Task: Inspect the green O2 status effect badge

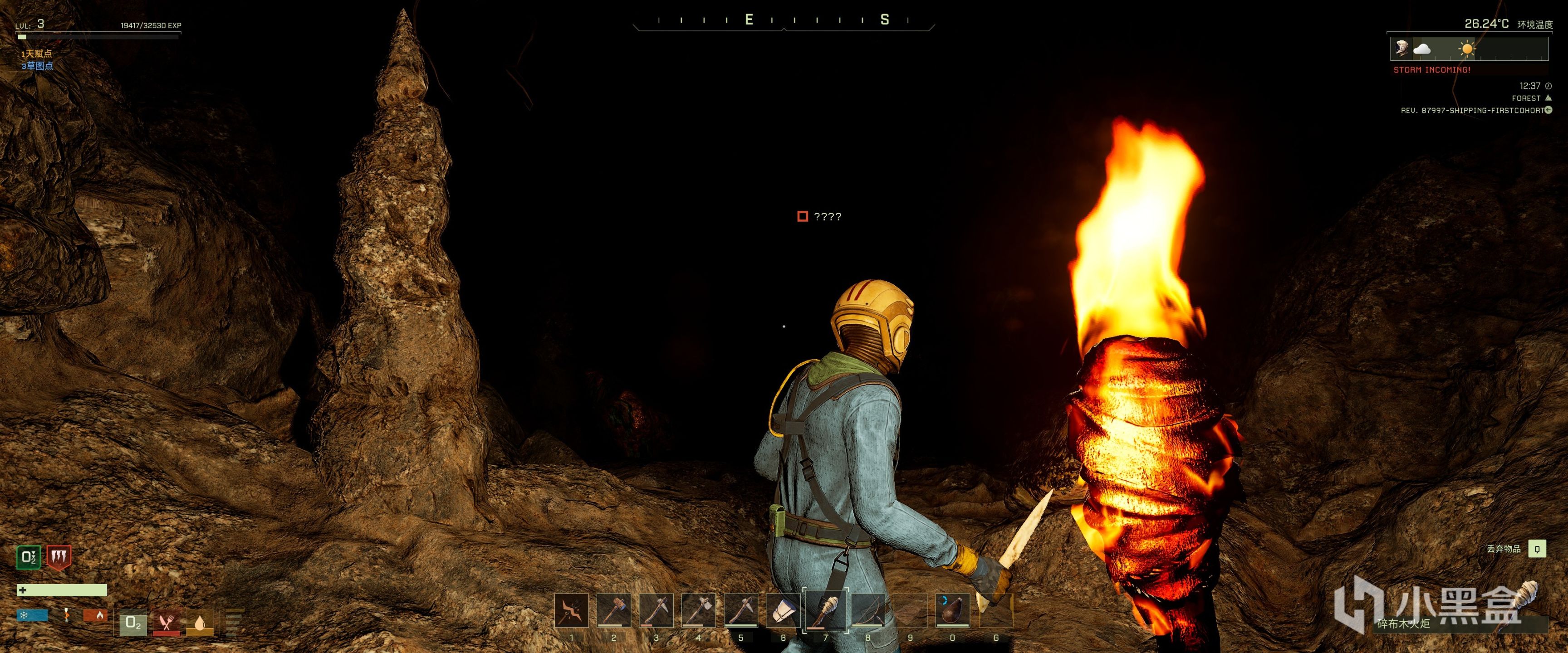Action: click(28, 557)
